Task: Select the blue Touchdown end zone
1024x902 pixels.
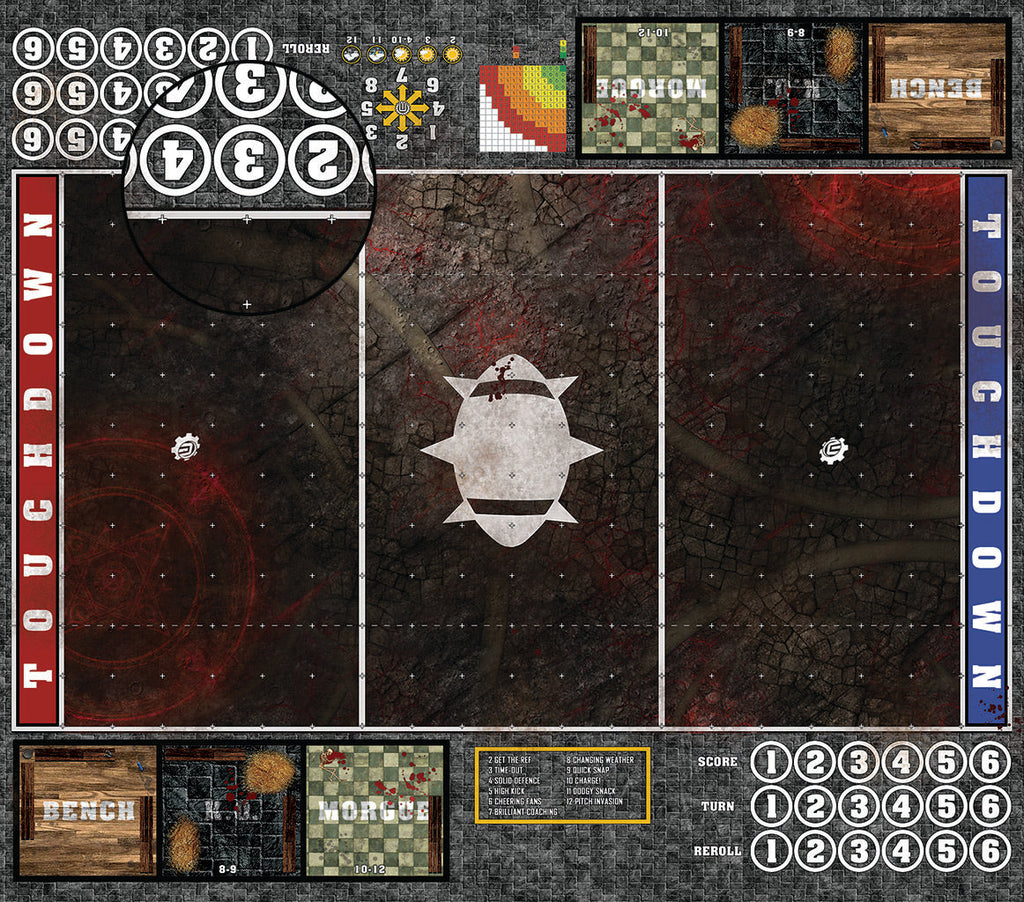Action: click(x=985, y=449)
